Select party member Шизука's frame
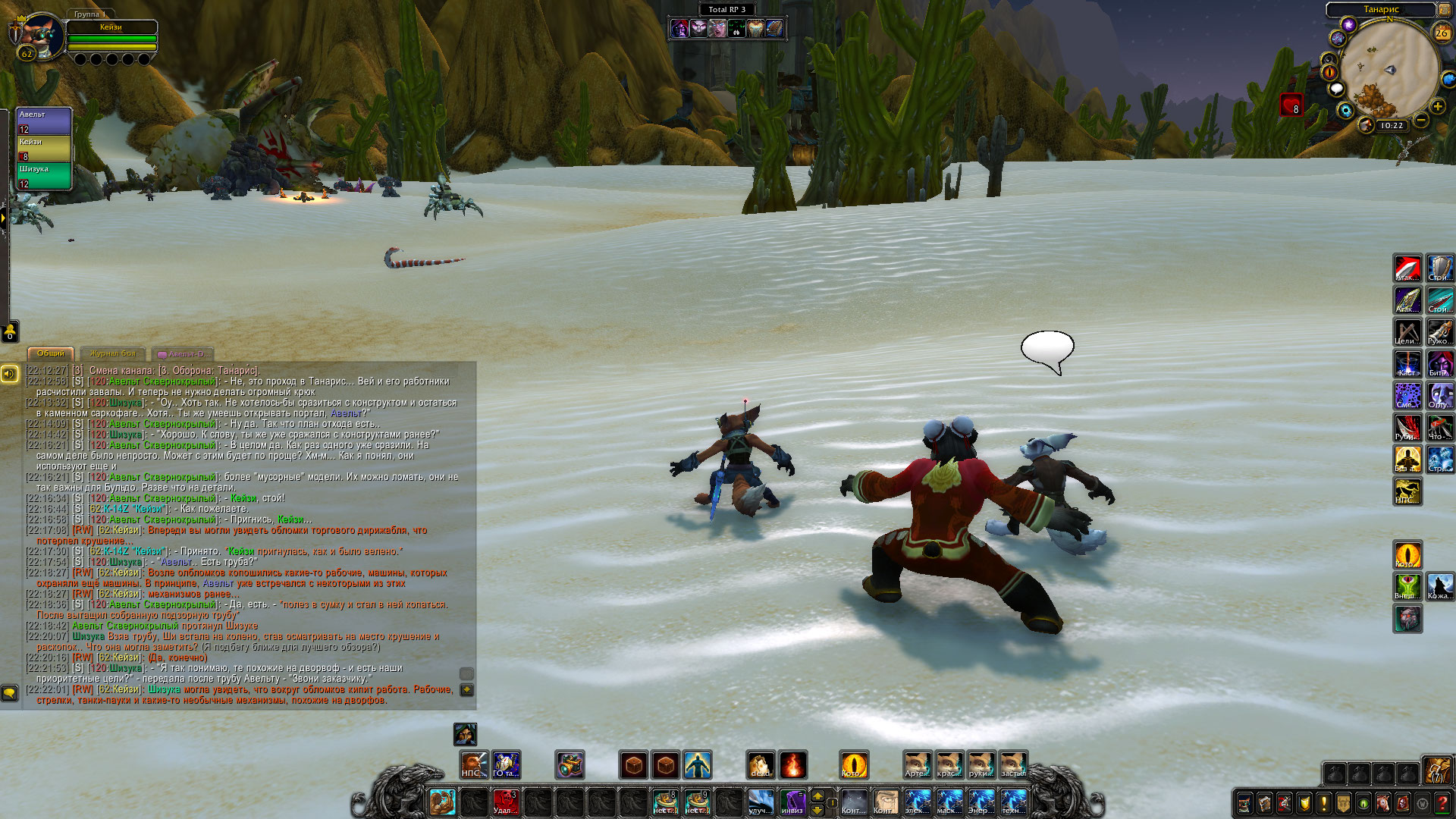 [44, 176]
